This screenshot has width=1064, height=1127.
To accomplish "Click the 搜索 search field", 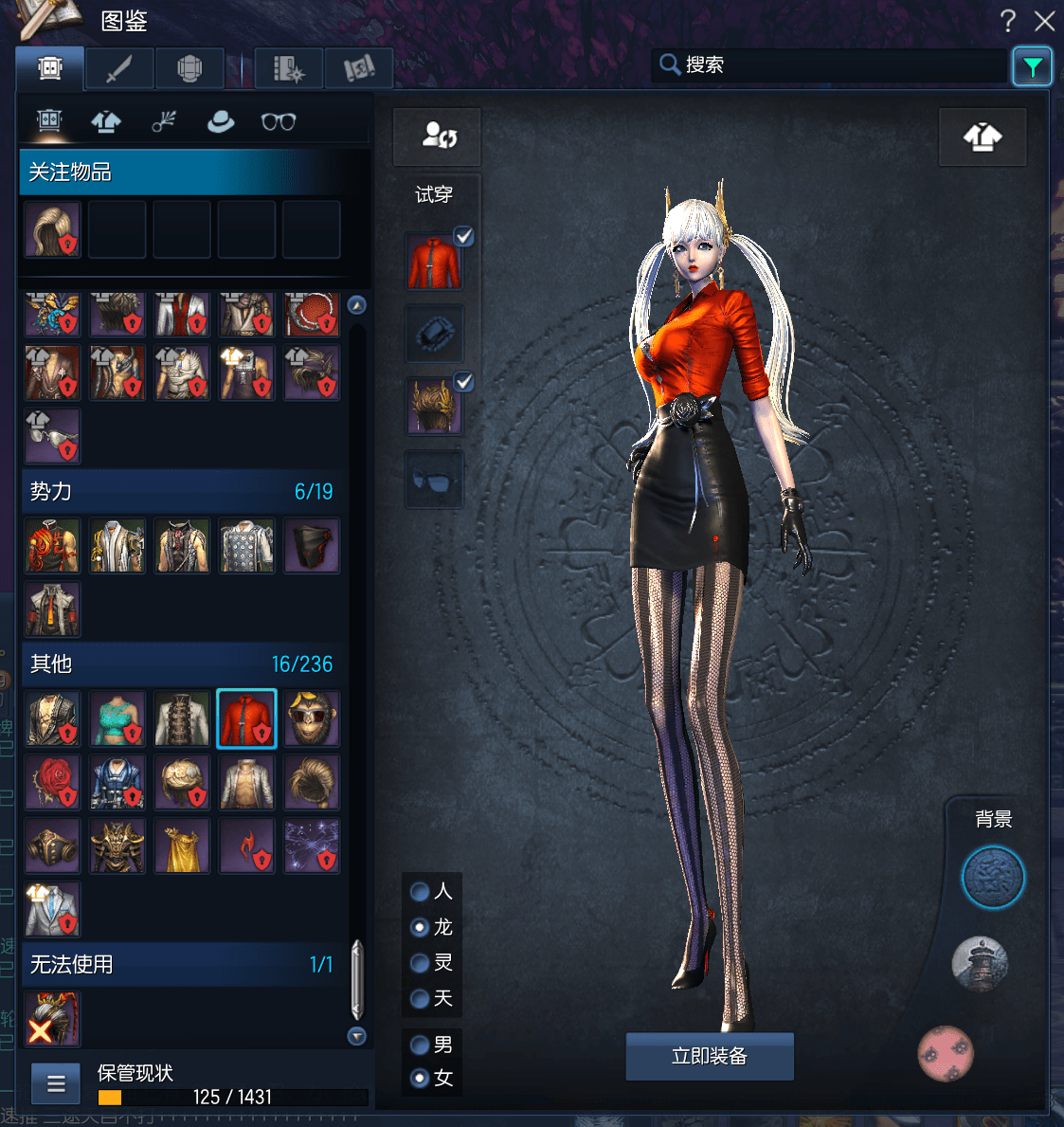I will coord(834,64).
